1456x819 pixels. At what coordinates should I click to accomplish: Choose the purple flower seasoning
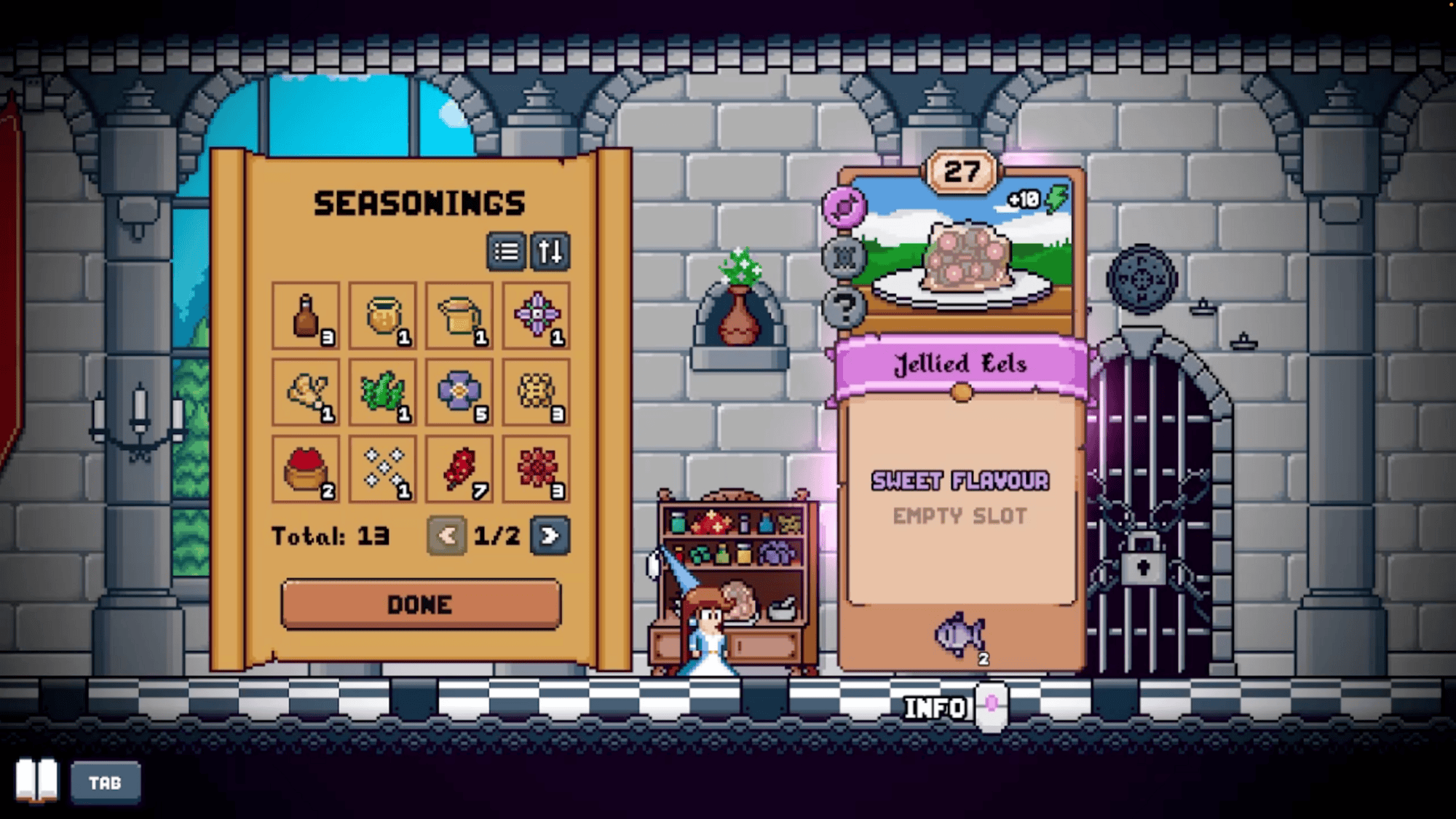[459, 393]
